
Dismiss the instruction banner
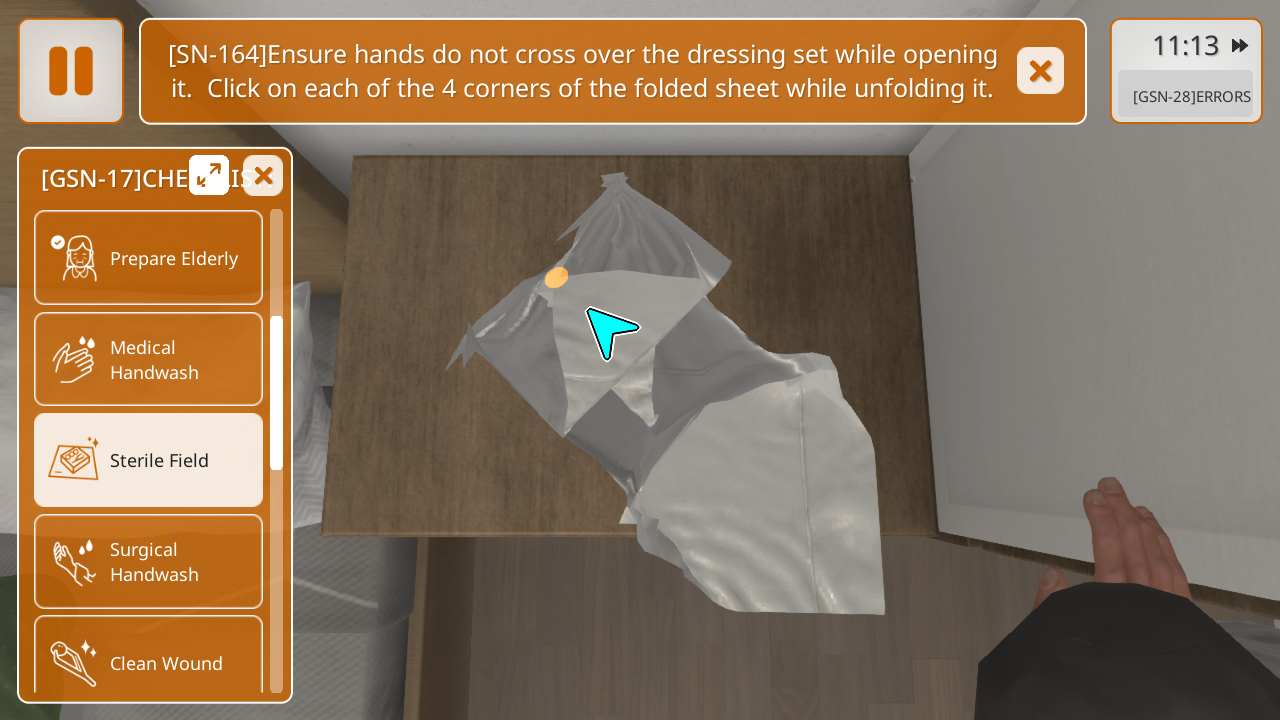click(1040, 71)
